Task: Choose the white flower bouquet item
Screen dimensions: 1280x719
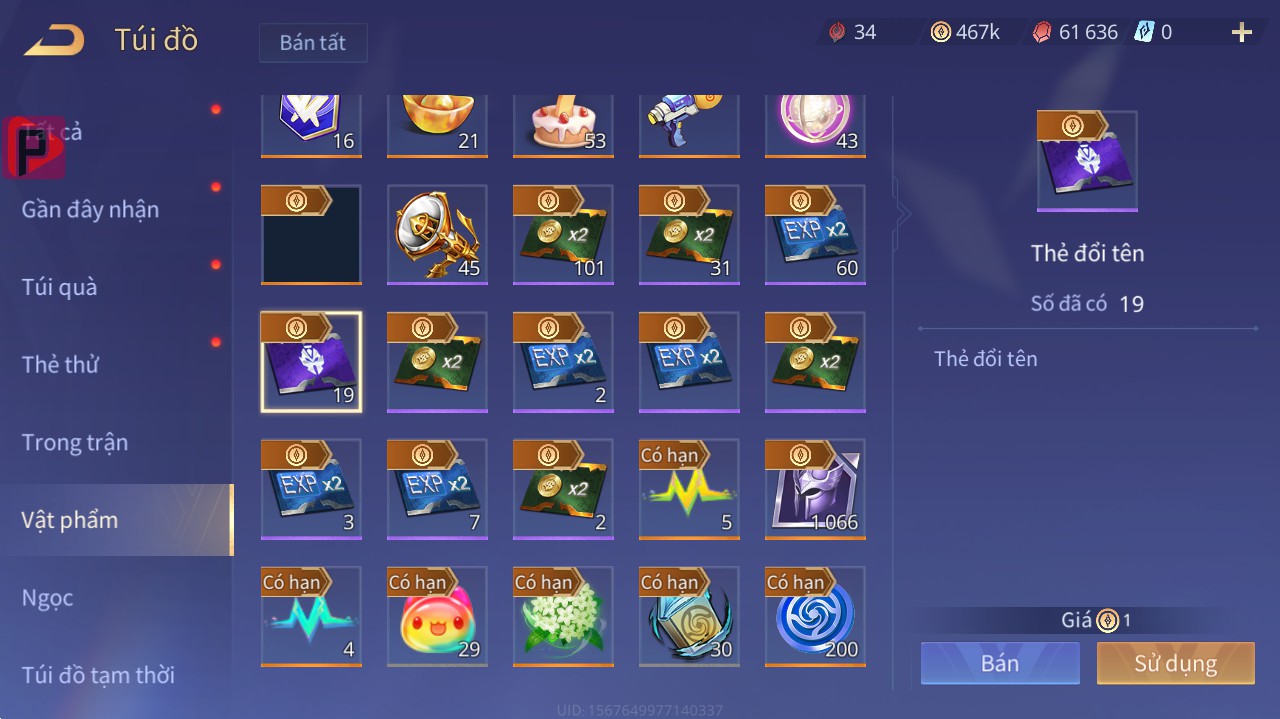Action: point(563,616)
